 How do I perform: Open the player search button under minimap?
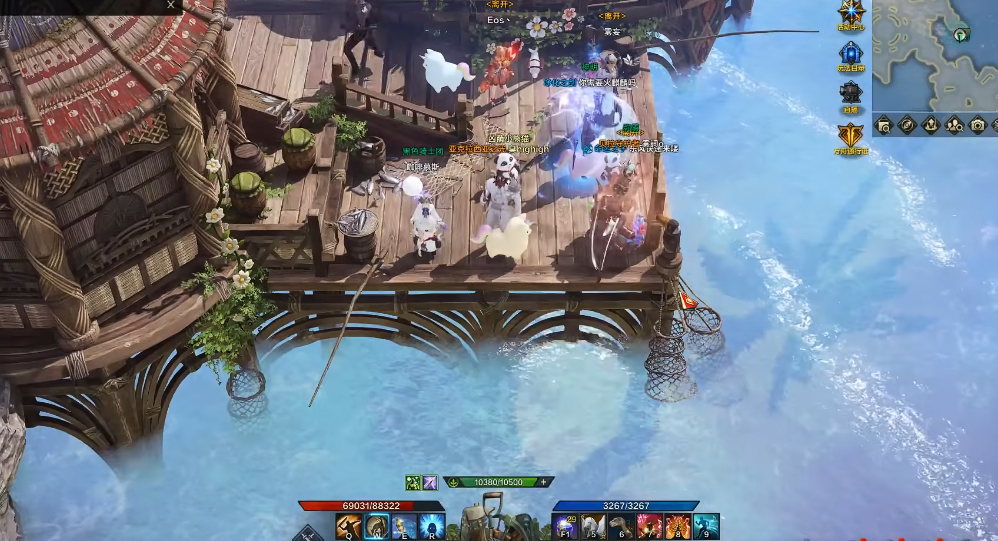pyautogui.click(x=954, y=125)
